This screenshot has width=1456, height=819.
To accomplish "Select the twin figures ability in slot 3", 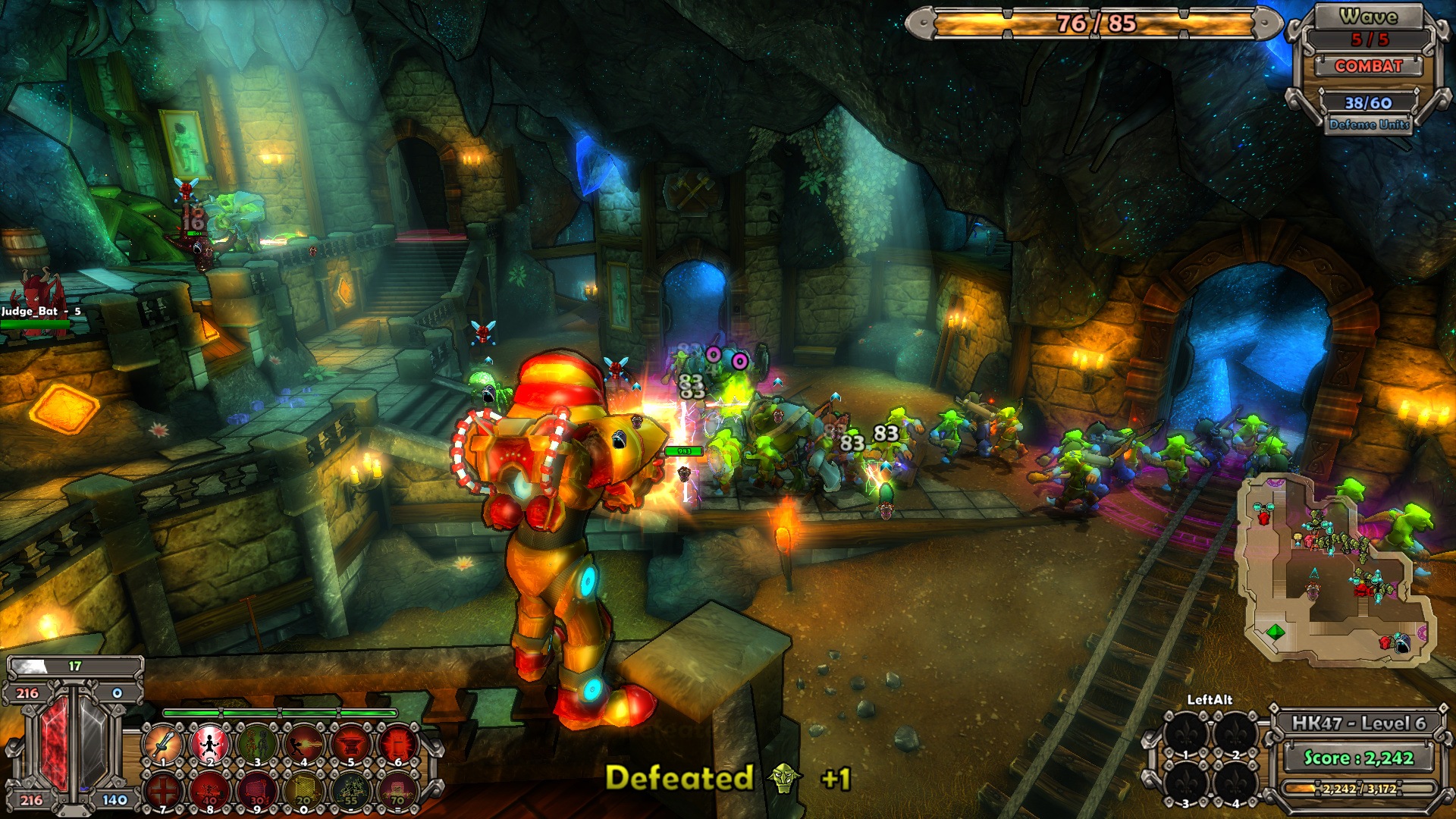I will coord(257,743).
